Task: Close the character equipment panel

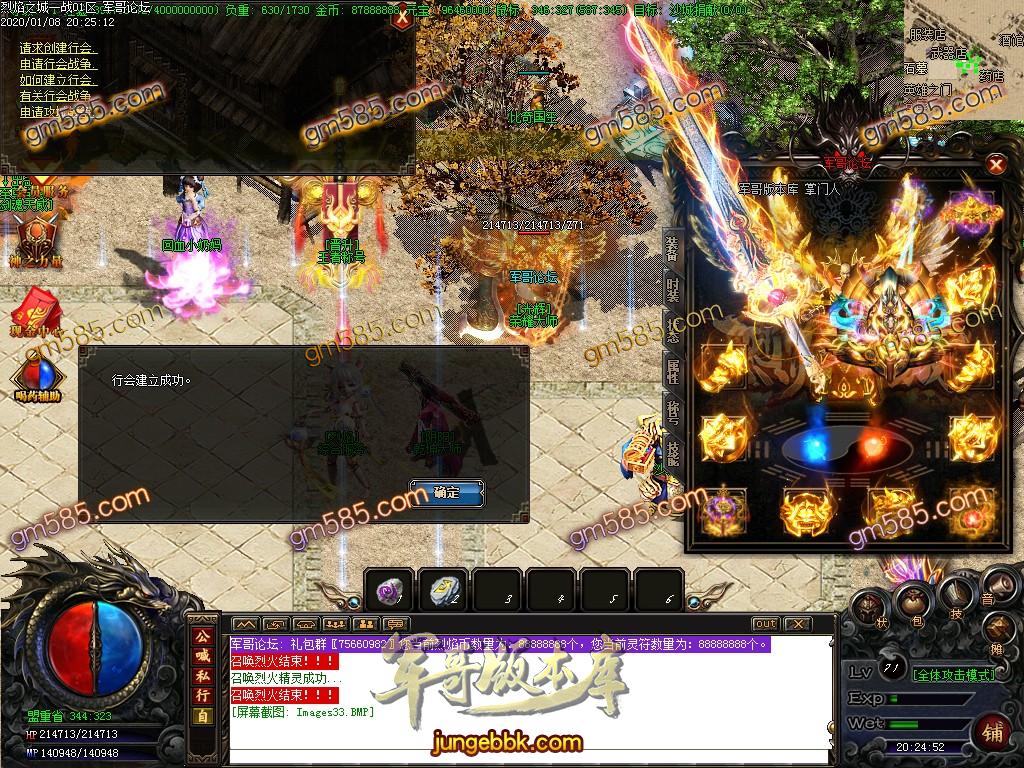Action: (995, 164)
